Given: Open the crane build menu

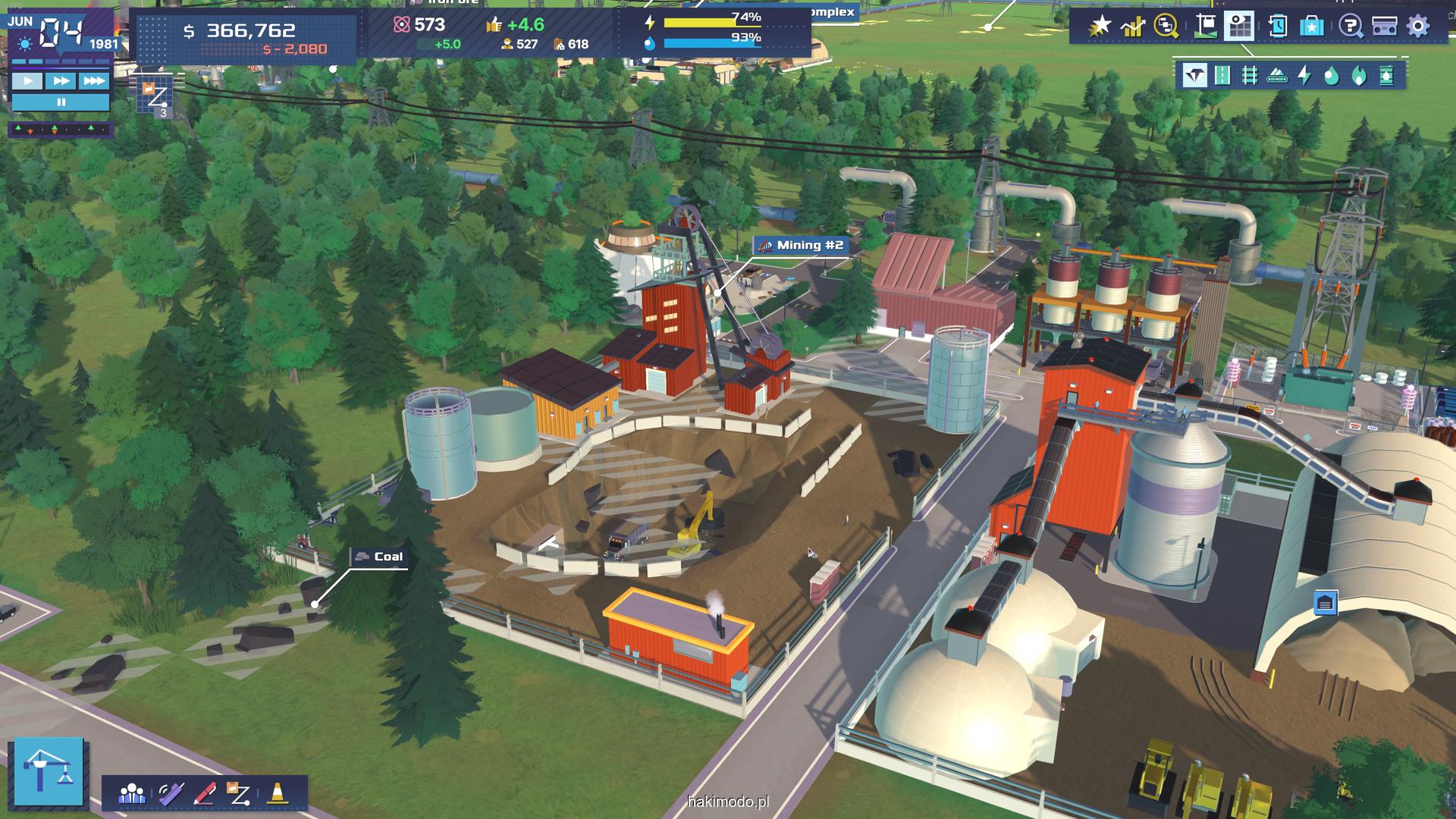Looking at the screenshot, I should pyautogui.click(x=49, y=770).
